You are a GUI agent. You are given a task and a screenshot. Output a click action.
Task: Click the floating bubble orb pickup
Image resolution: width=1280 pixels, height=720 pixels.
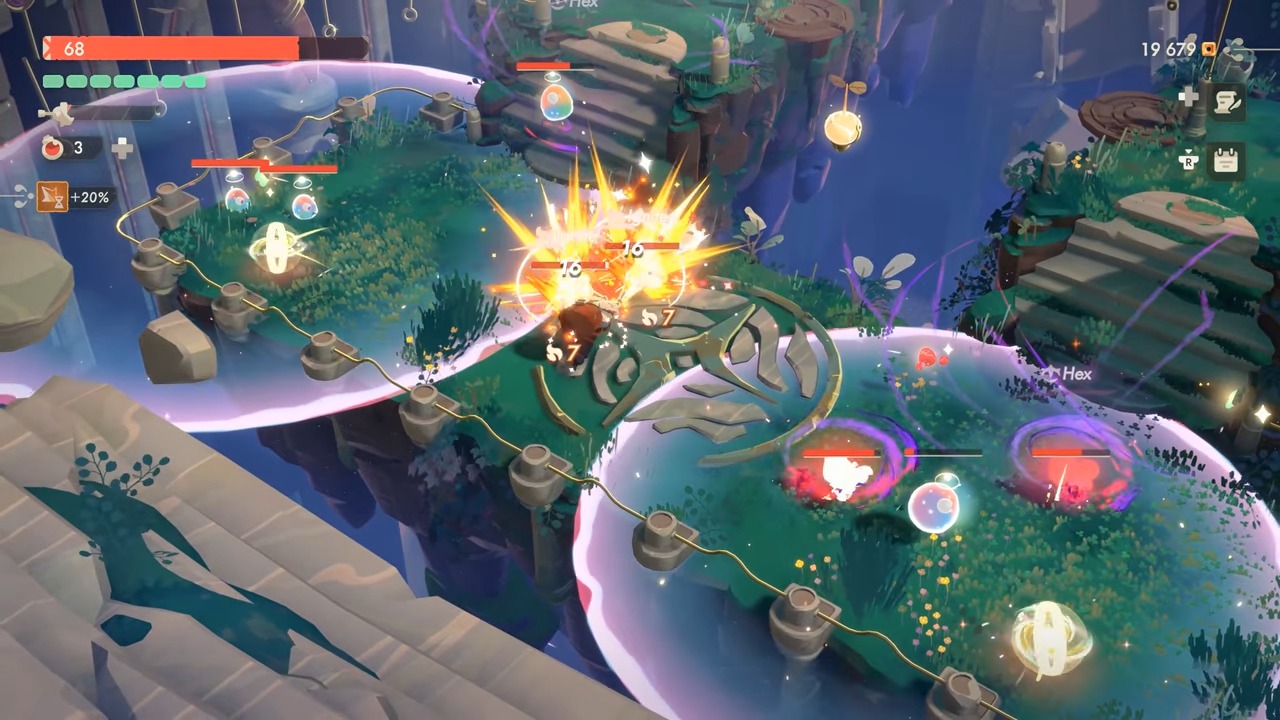(936, 508)
